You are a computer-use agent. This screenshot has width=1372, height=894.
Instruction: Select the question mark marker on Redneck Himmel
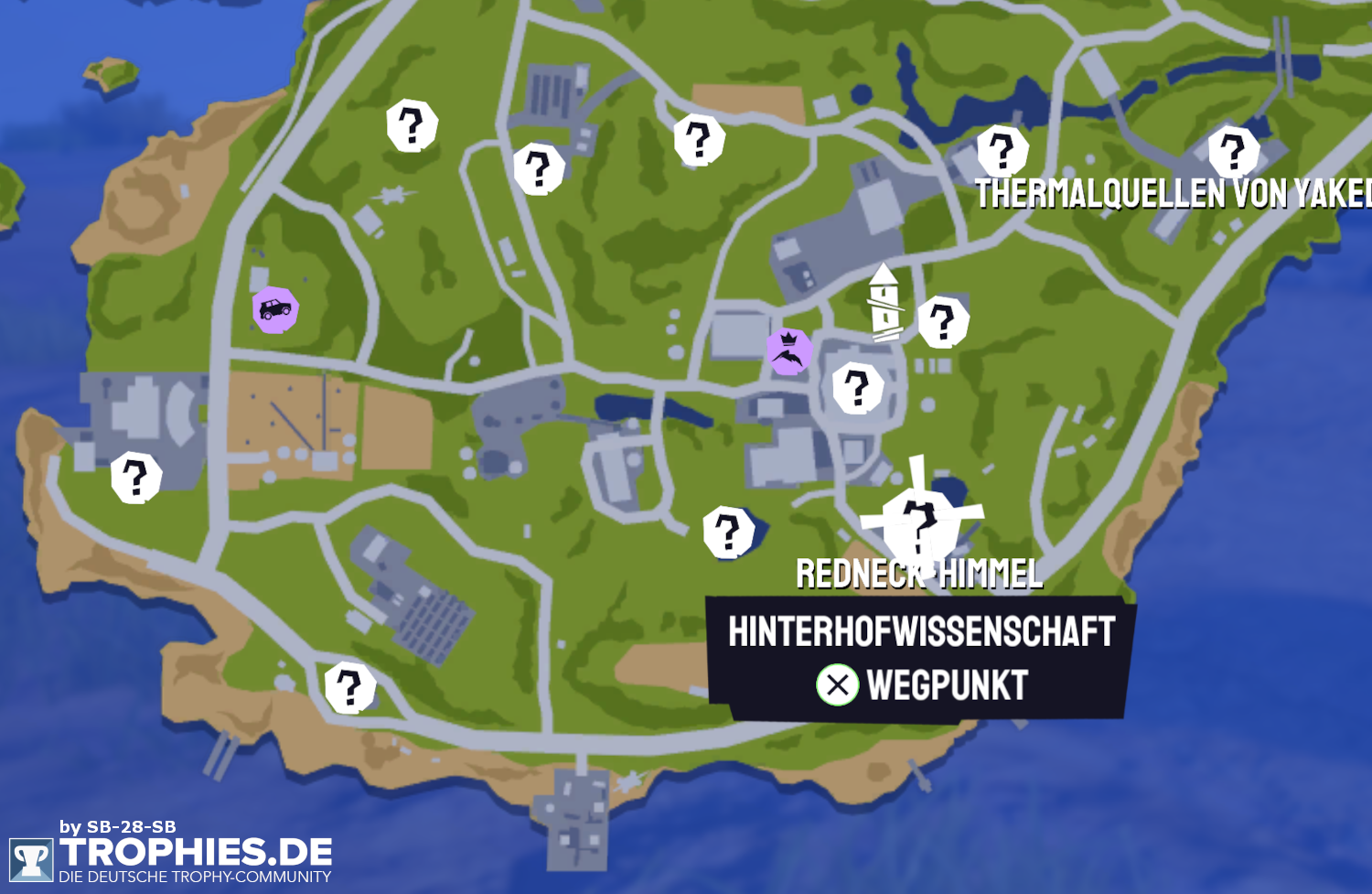pos(919,522)
